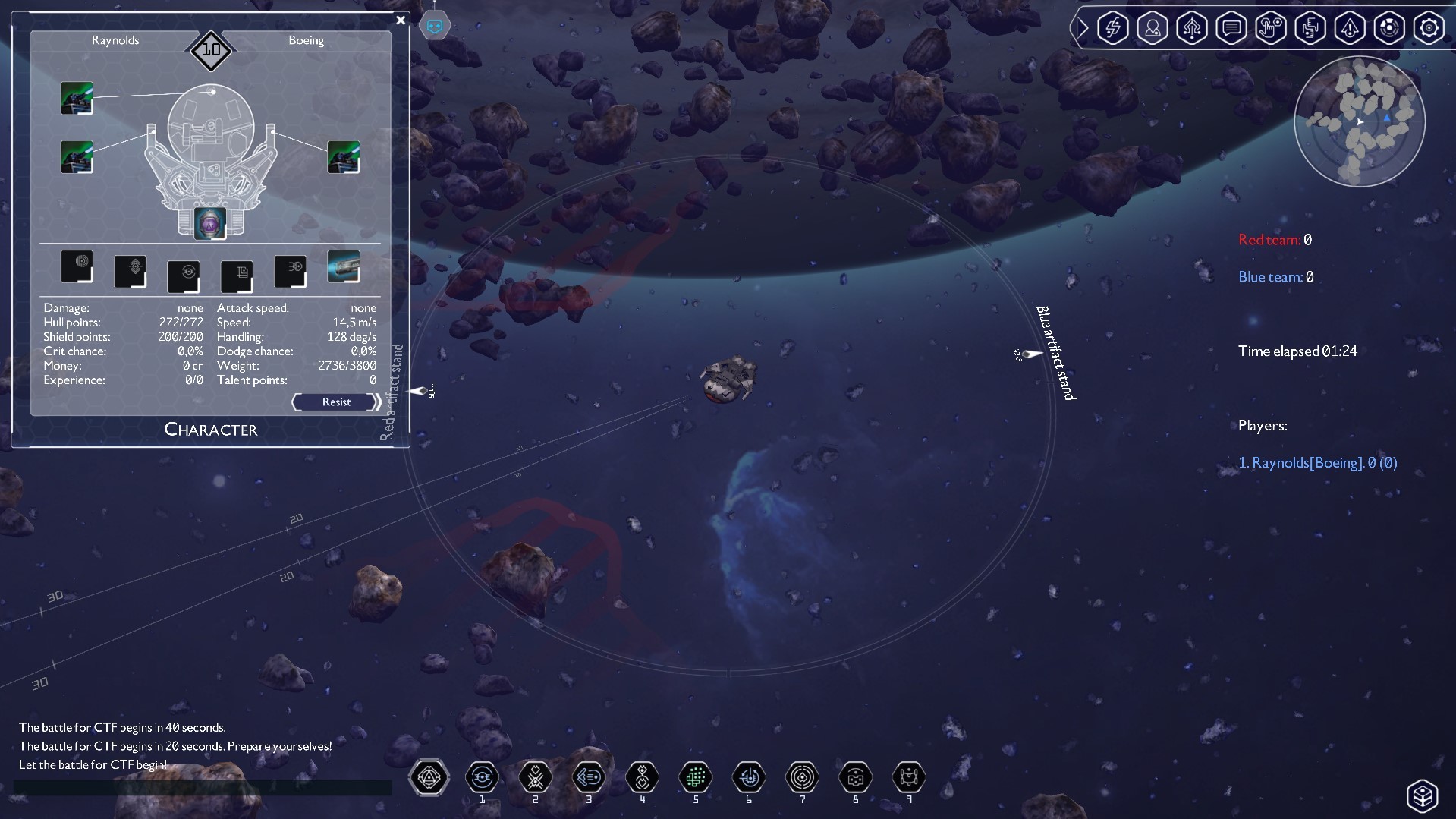Select the Raynolds tab
This screenshot has width=1456, height=819.
tap(115, 40)
